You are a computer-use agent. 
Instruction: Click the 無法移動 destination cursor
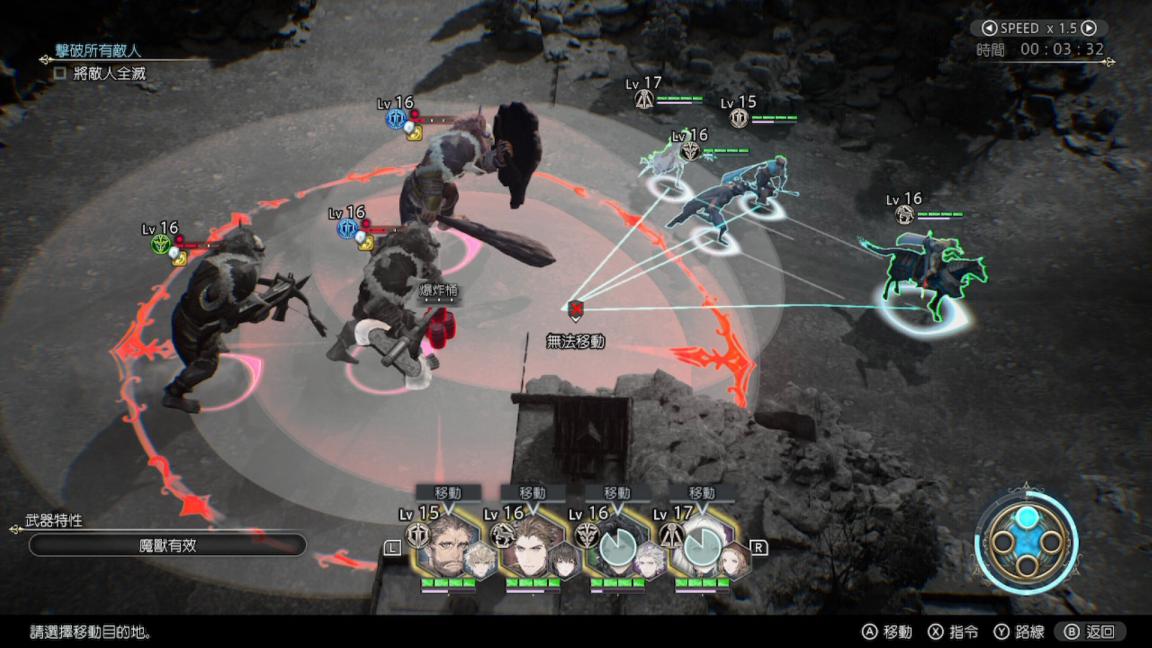tap(575, 310)
